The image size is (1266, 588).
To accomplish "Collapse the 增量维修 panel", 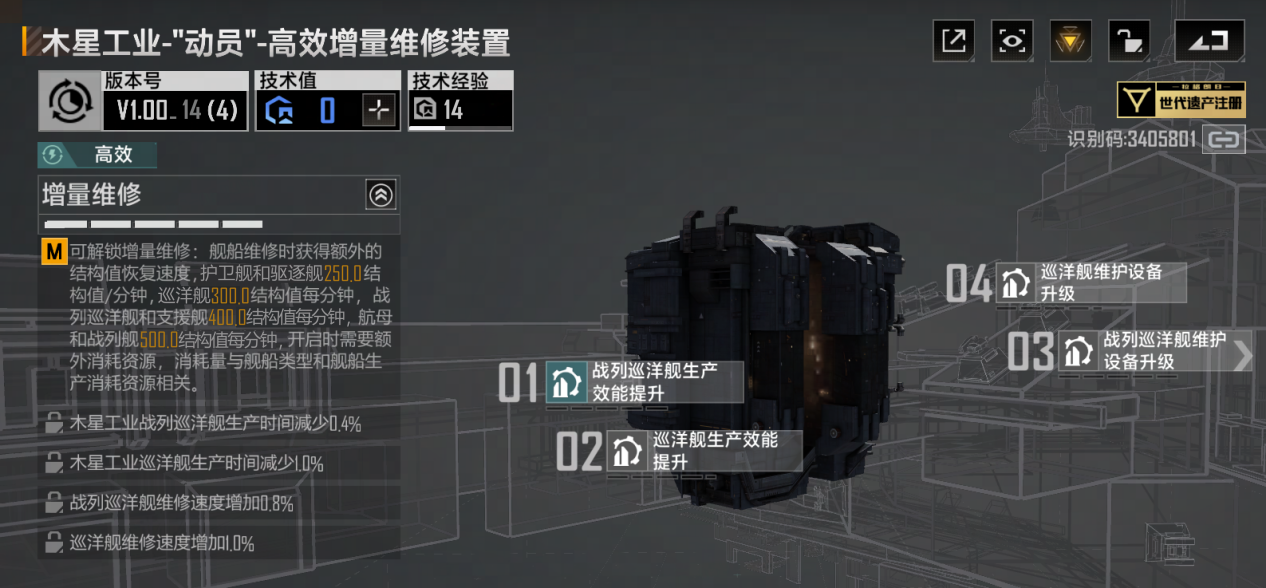I will 381,195.
